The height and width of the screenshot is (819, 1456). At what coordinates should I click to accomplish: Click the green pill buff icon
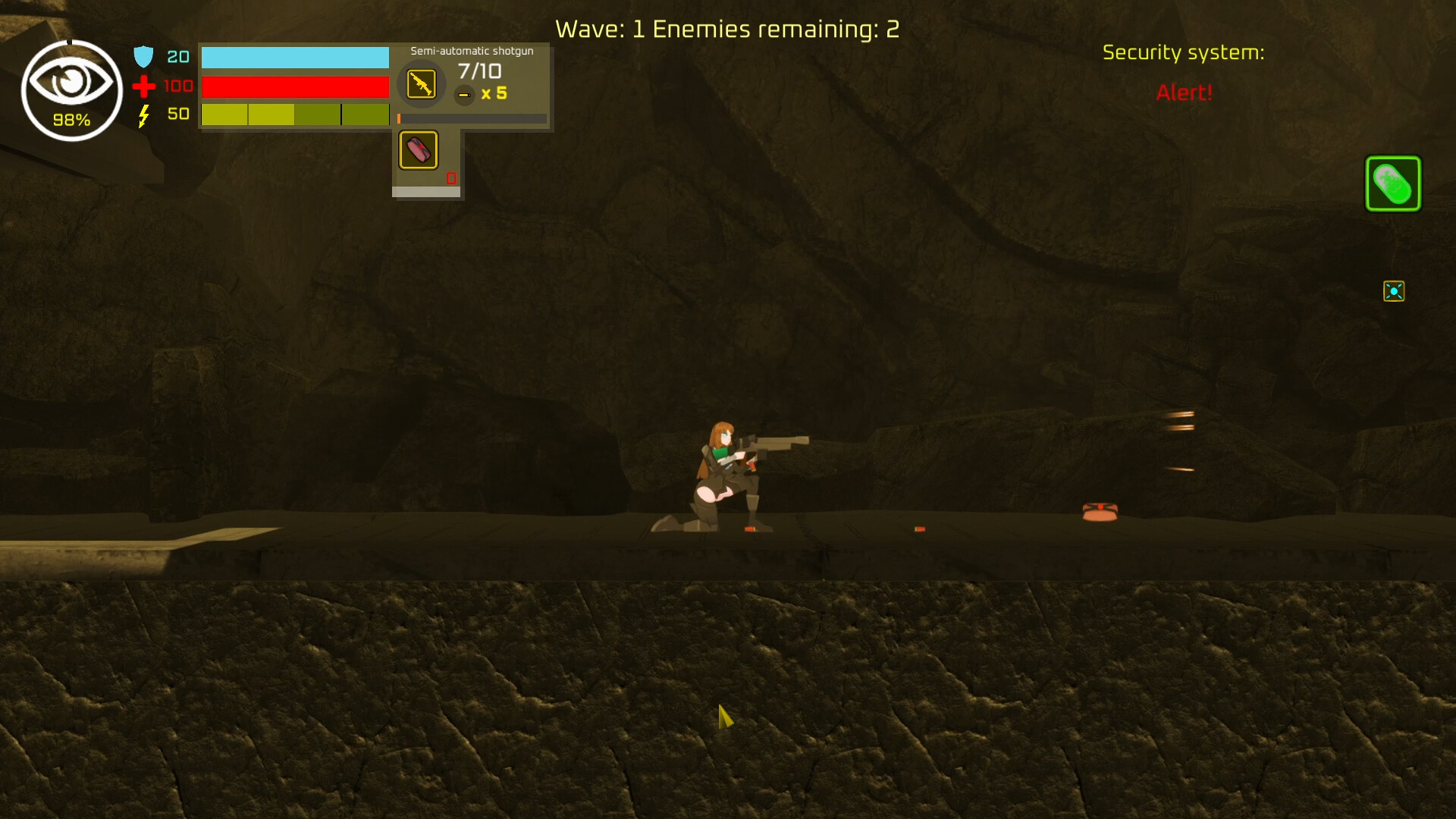(1393, 183)
